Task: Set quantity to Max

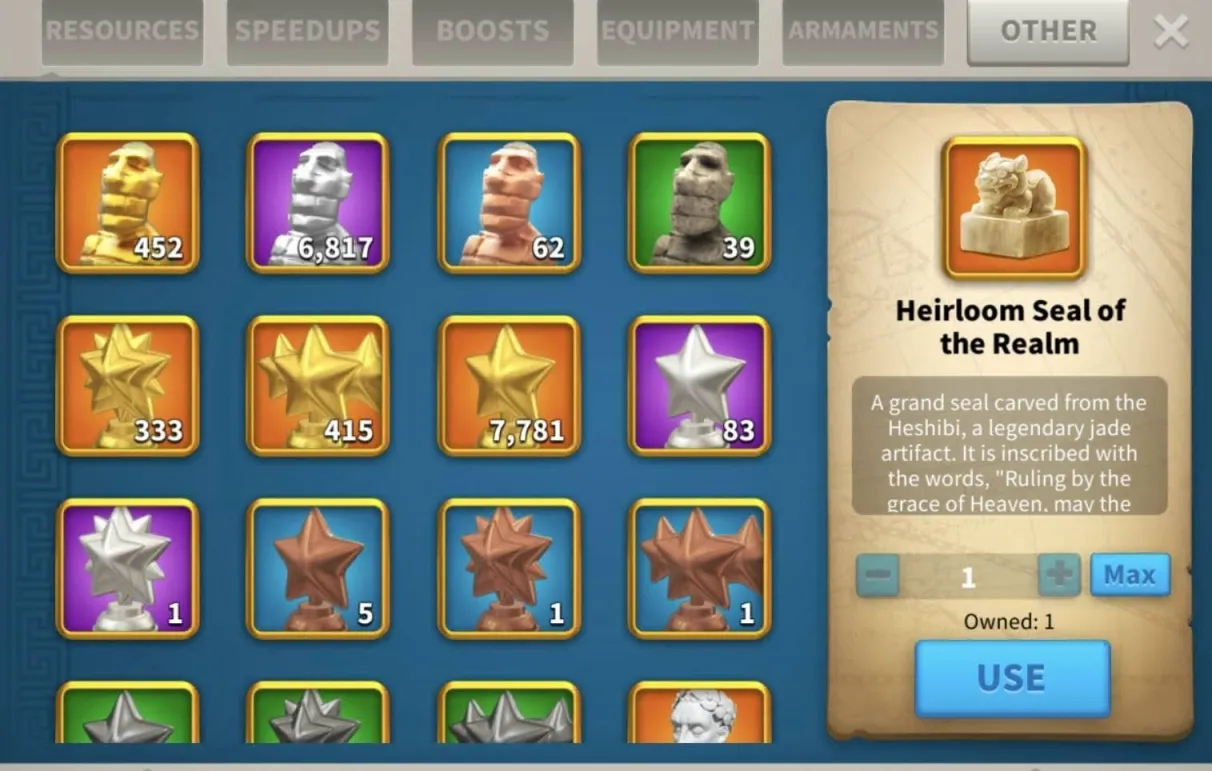Action: pyautogui.click(x=1129, y=575)
